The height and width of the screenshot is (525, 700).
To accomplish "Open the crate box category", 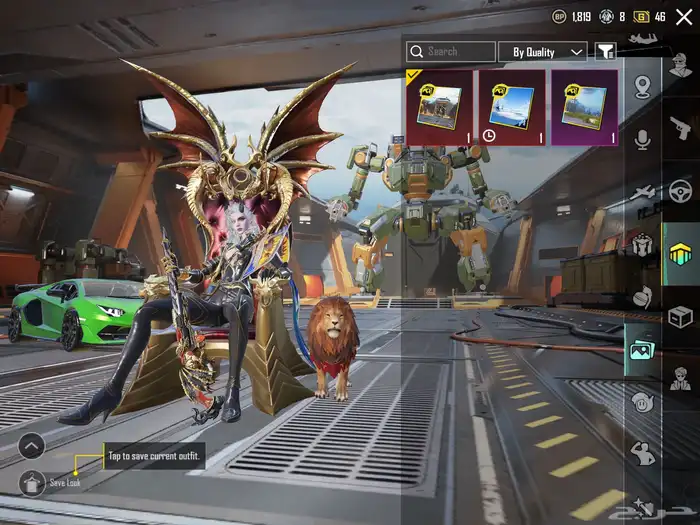I will pos(680,316).
